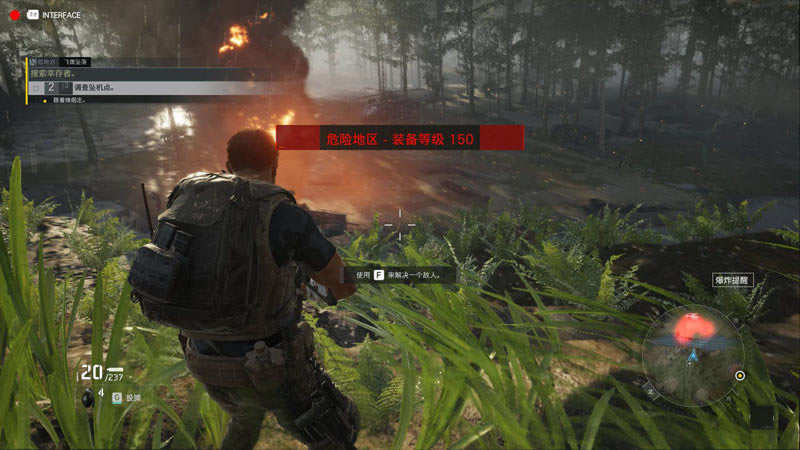Click the red danger zone on the minimap

pyautogui.click(x=692, y=326)
